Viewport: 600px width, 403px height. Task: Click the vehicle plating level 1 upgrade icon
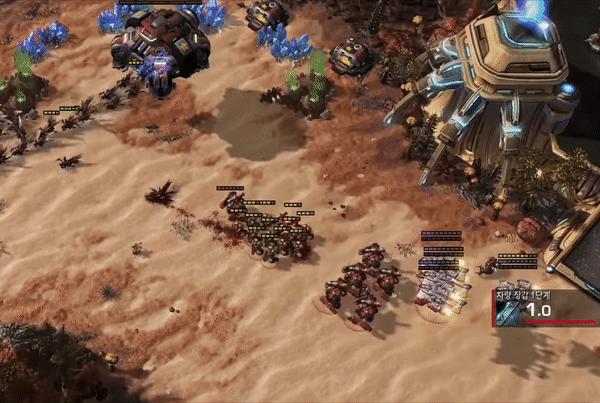tap(509, 312)
